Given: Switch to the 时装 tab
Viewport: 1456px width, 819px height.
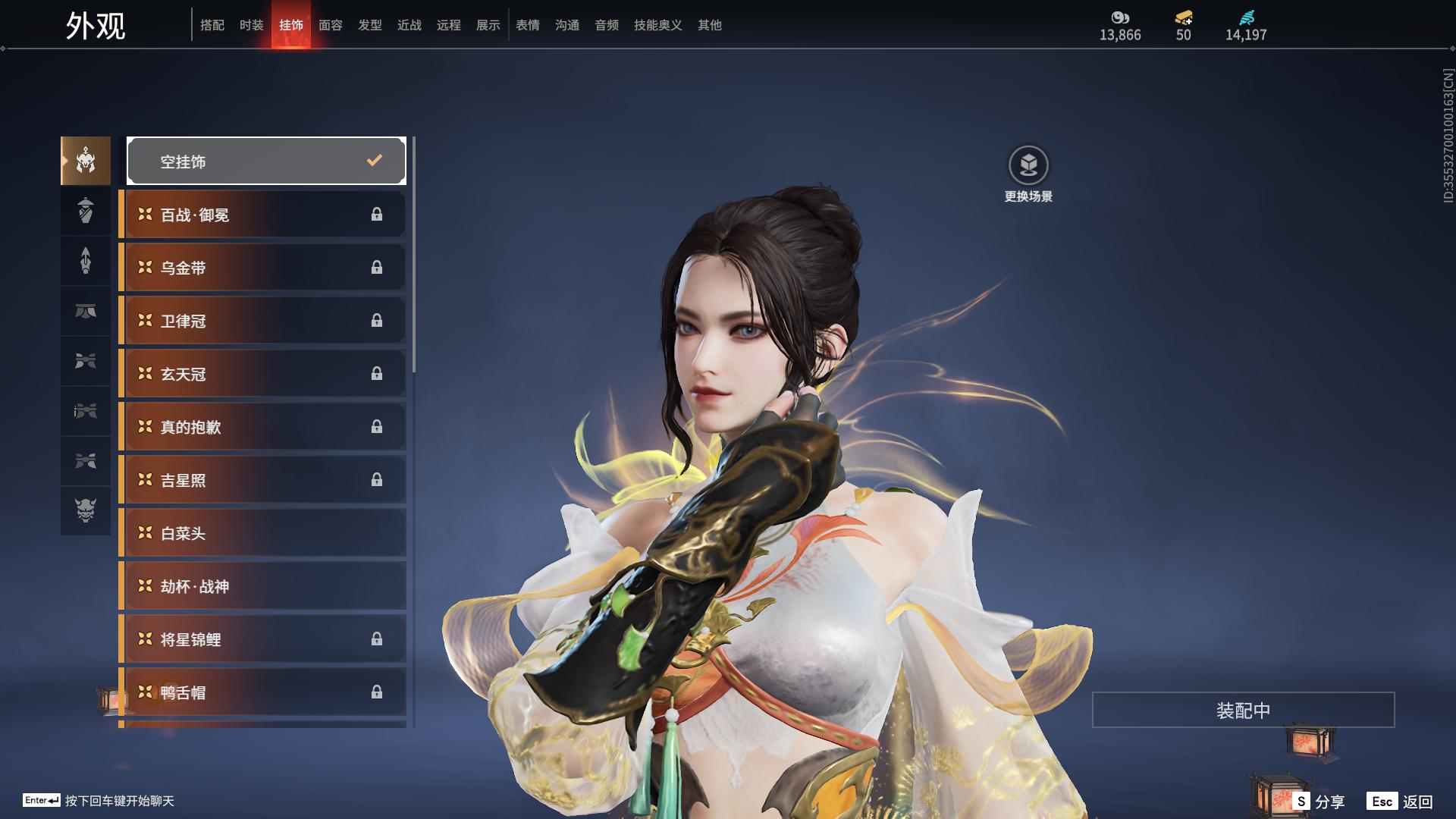Looking at the screenshot, I should point(251,25).
